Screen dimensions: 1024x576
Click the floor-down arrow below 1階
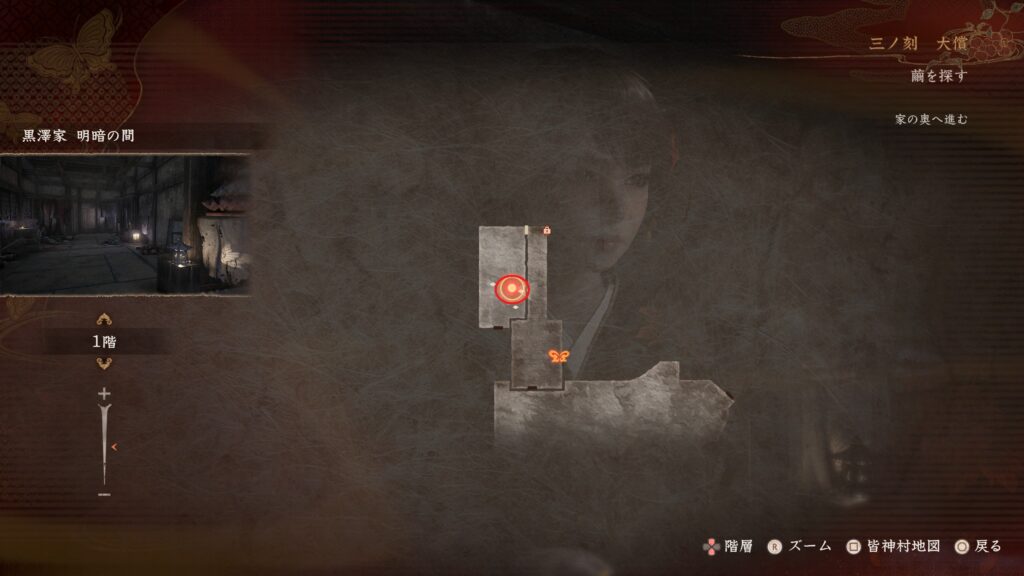pos(104,363)
